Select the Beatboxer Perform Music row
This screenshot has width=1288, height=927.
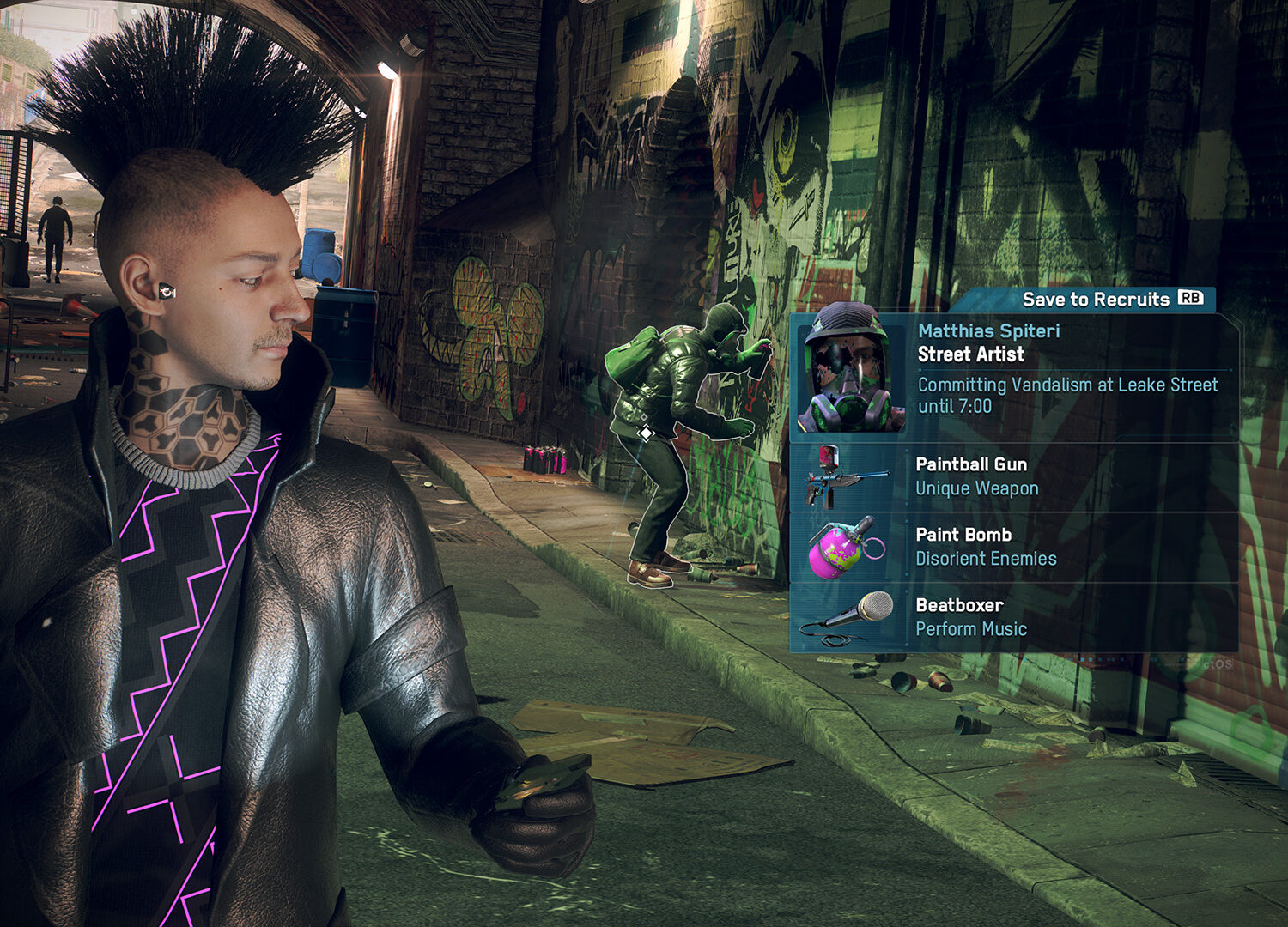pyautogui.click(x=1013, y=617)
